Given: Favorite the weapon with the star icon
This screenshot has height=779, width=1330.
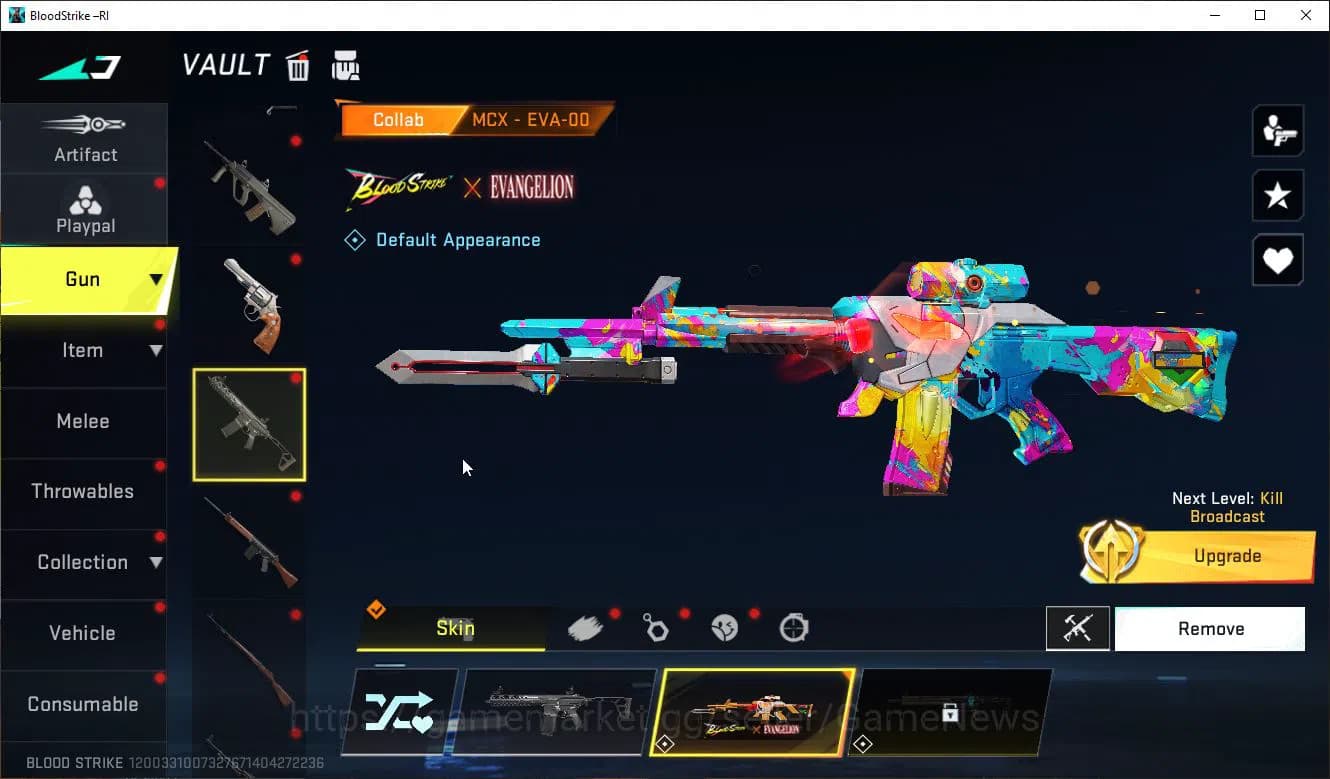Looking at the screenshot, I should coord(1277,196).
